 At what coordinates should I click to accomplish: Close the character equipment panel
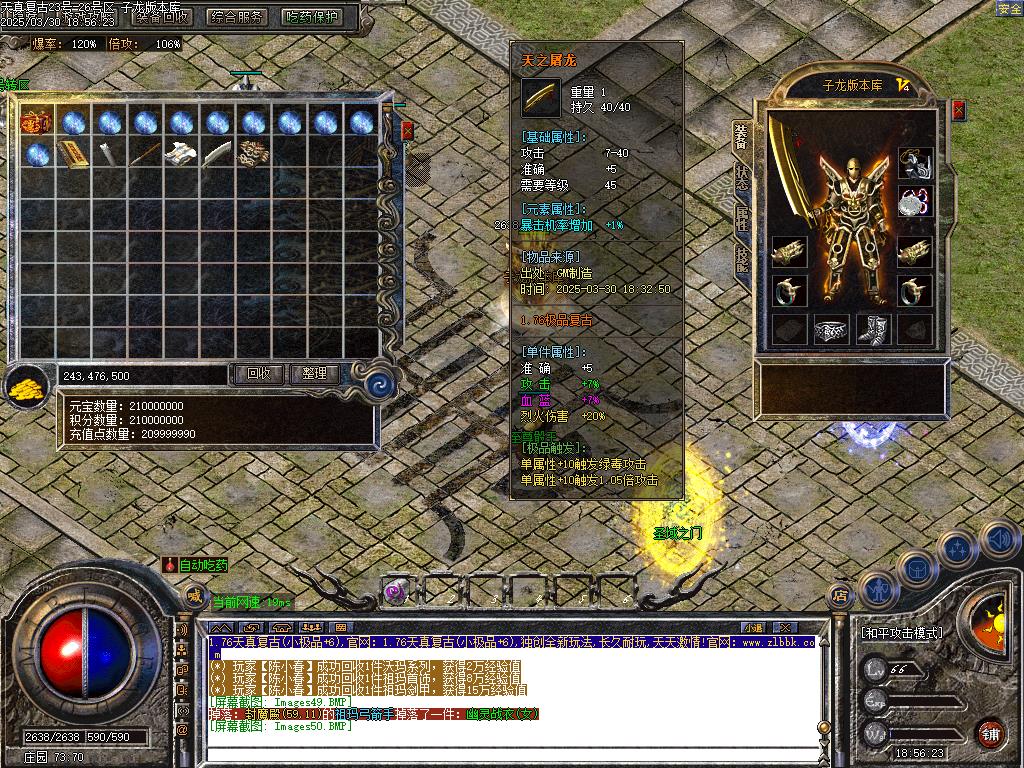point(958,110)
